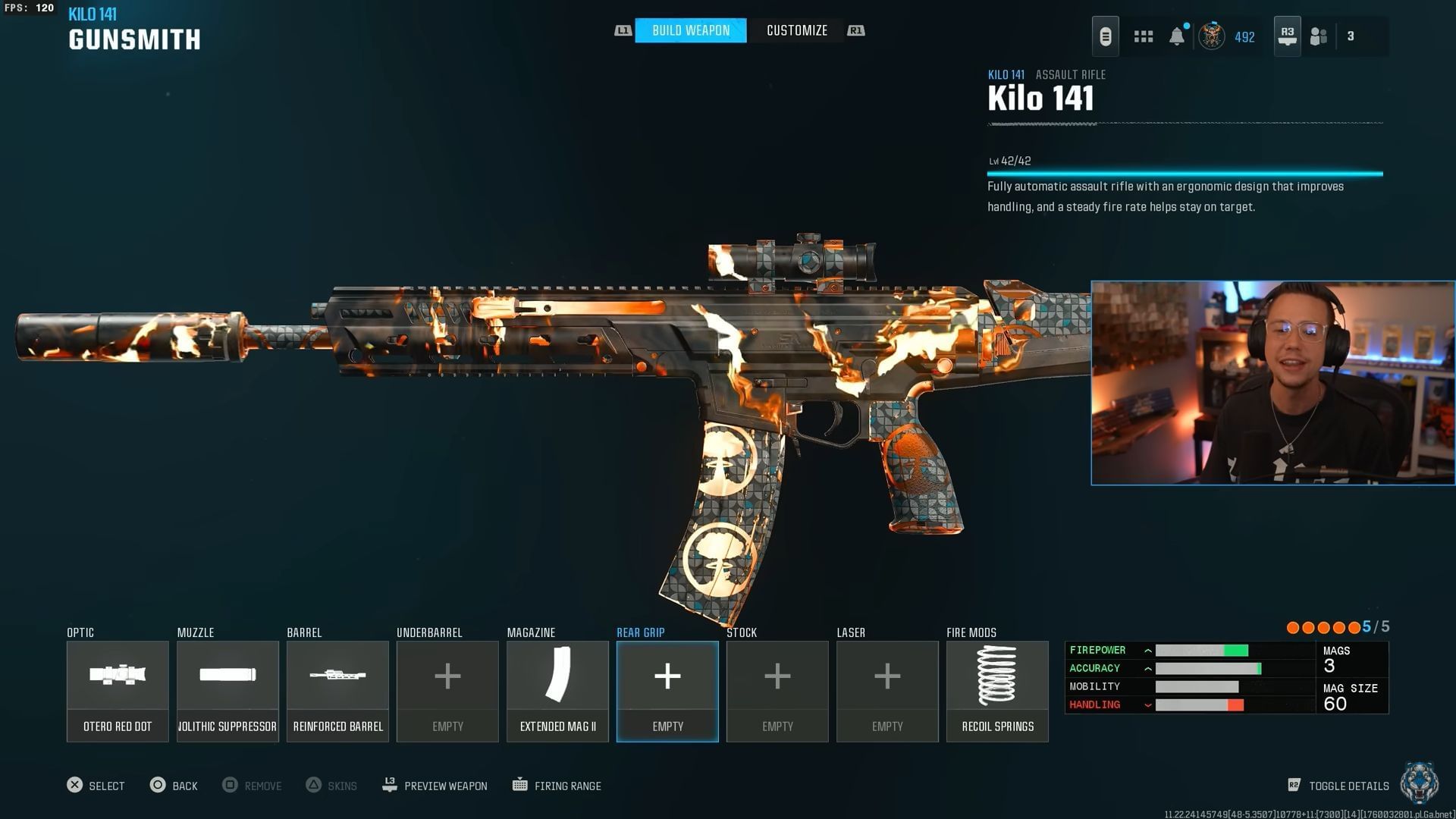
Task: Click Toggle Details
Action: pos(1338,786)
